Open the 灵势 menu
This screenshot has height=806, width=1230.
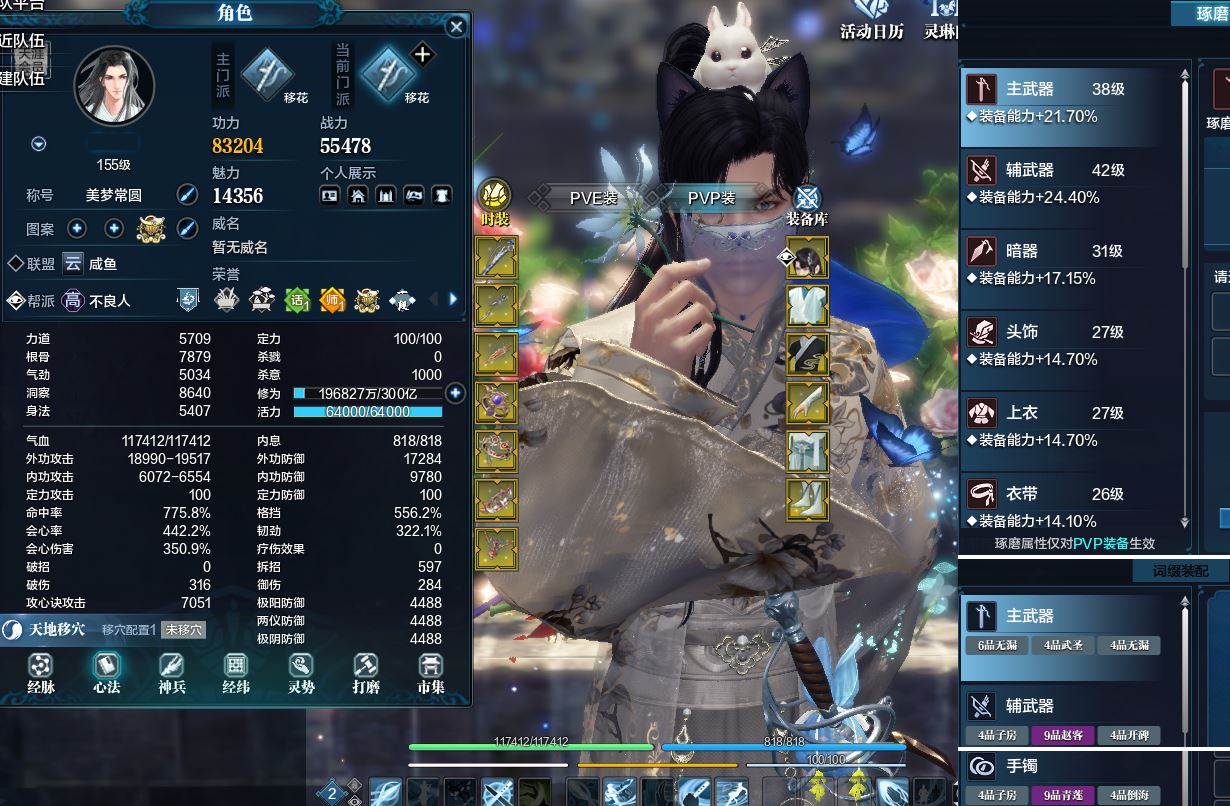[x=301, y=673]
